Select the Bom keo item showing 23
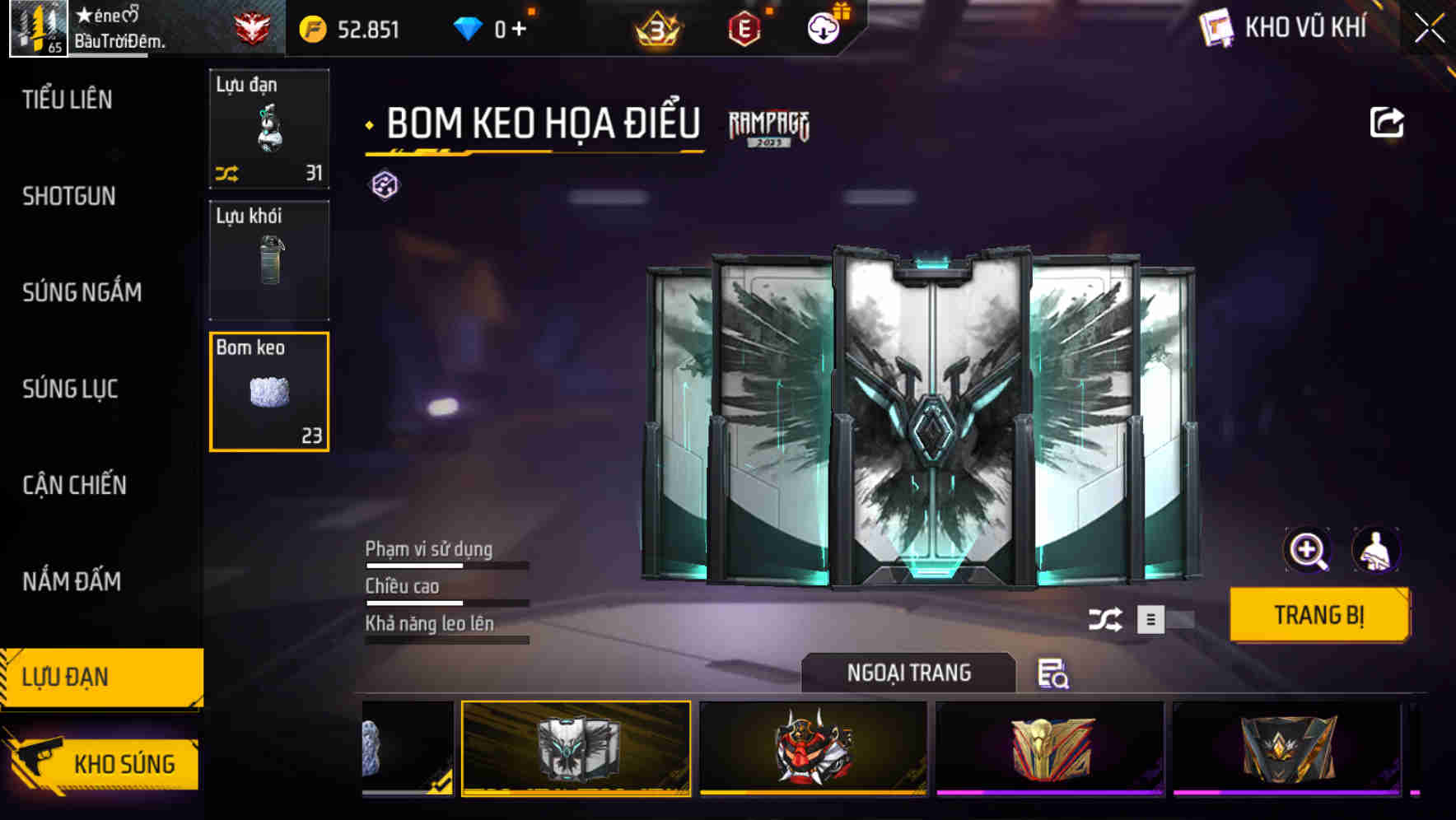1456x820 pixels. tap(268, 389)
